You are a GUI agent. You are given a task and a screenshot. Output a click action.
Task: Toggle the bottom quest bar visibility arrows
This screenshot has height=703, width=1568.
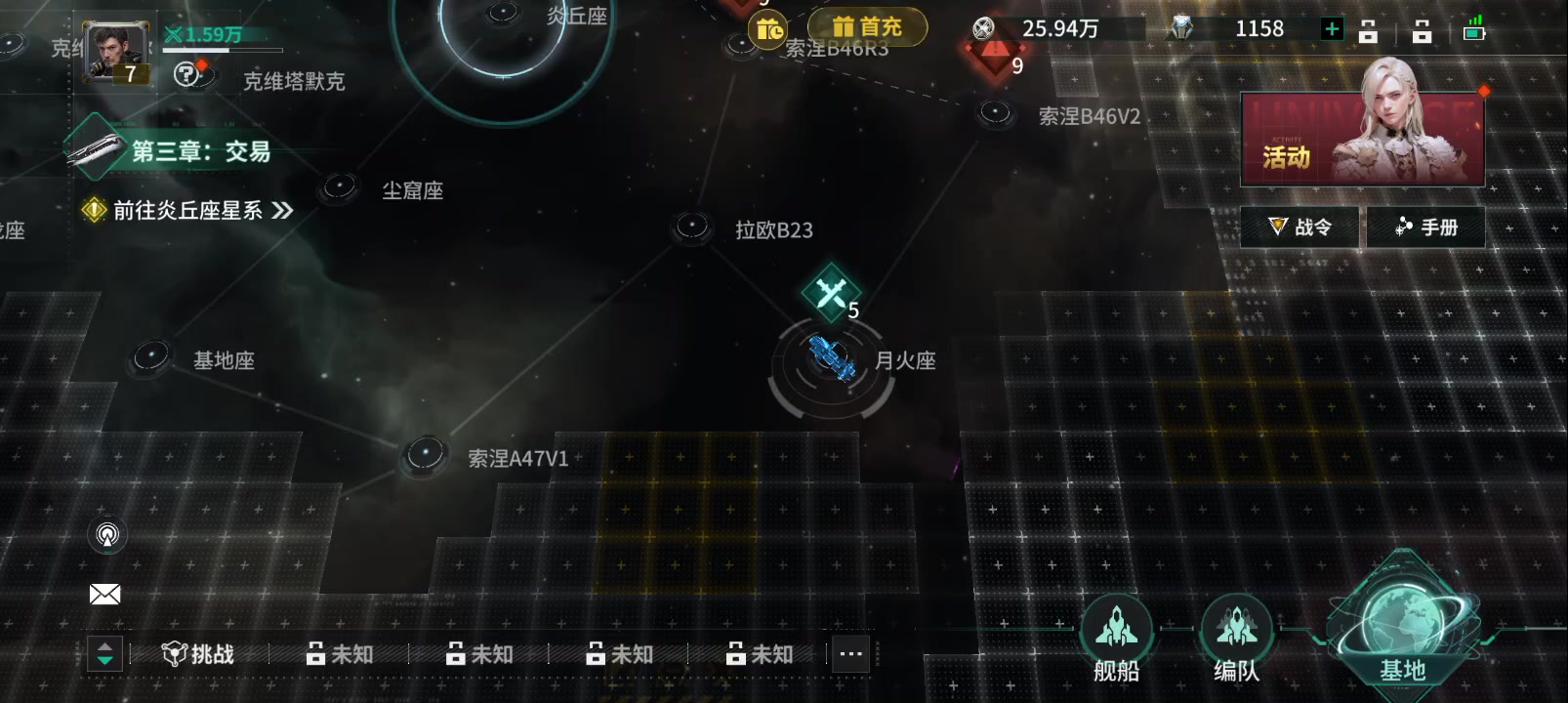103,654
